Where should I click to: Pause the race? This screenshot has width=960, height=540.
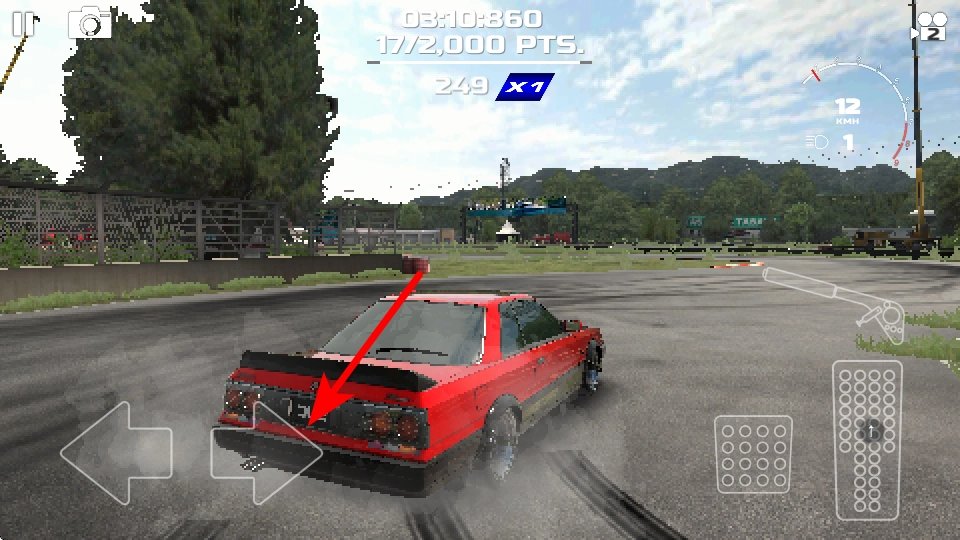22,24
